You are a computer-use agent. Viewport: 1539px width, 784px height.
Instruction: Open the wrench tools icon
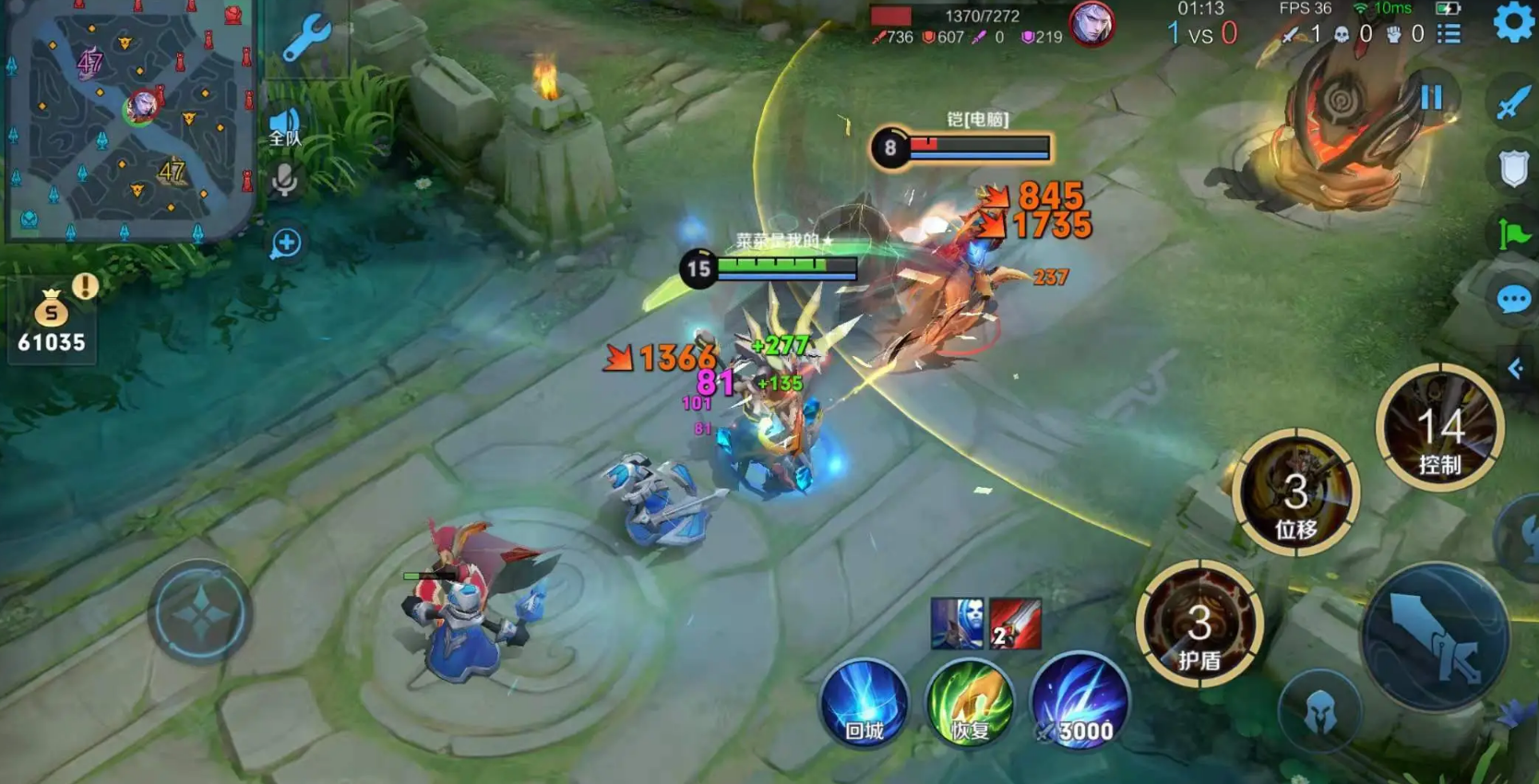click(305, 39)
